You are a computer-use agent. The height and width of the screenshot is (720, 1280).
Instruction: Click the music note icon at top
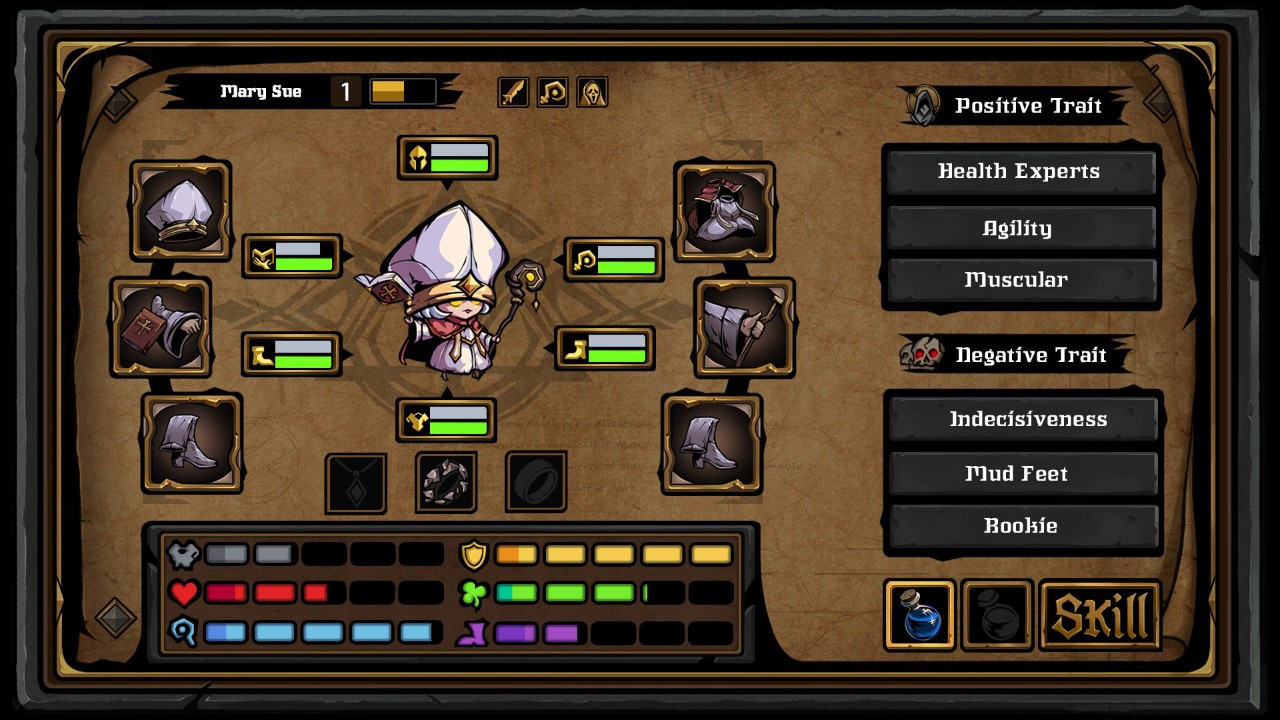coord(553,92)
